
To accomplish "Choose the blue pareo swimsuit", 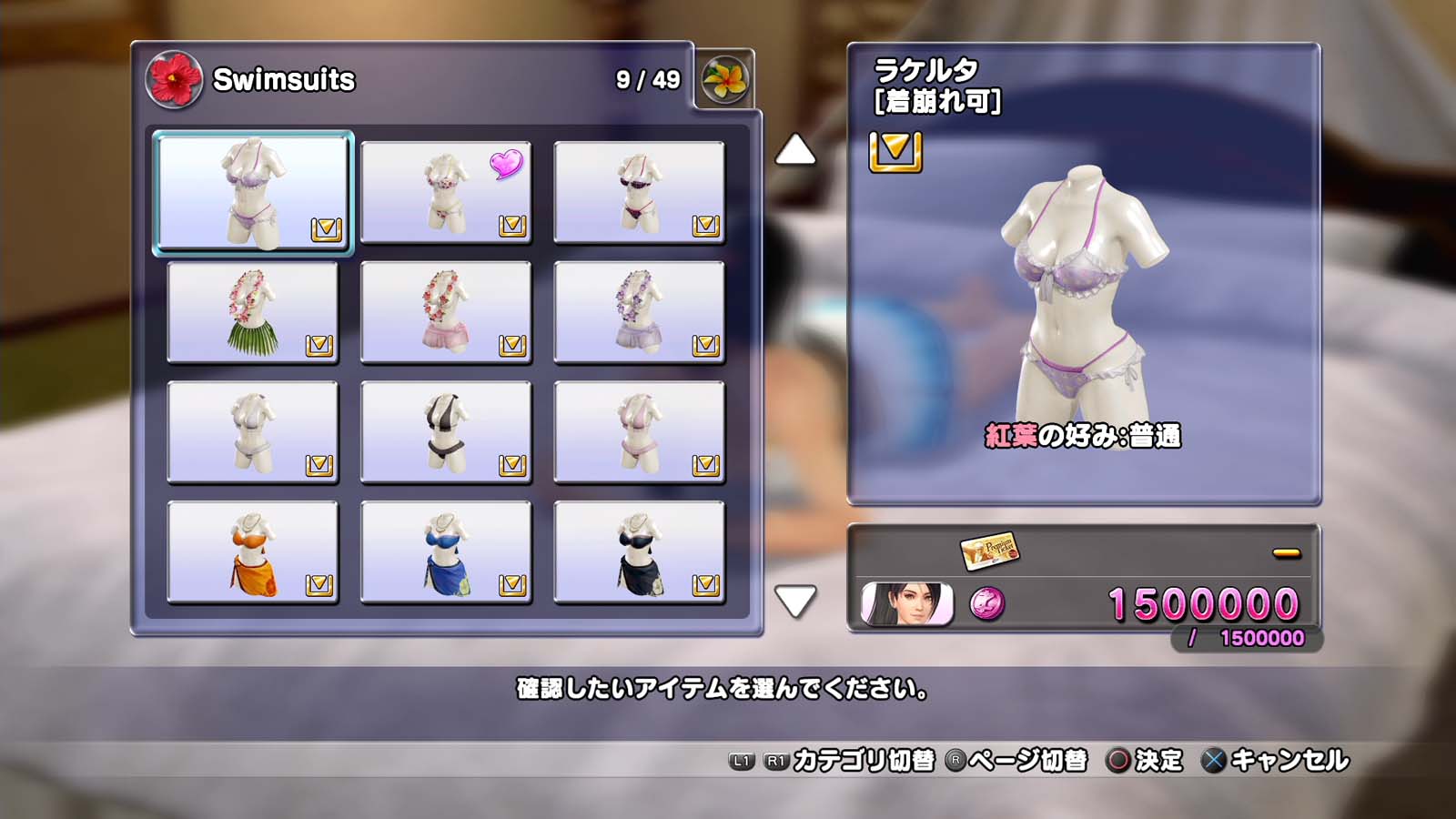I will (x=446, y=552).
